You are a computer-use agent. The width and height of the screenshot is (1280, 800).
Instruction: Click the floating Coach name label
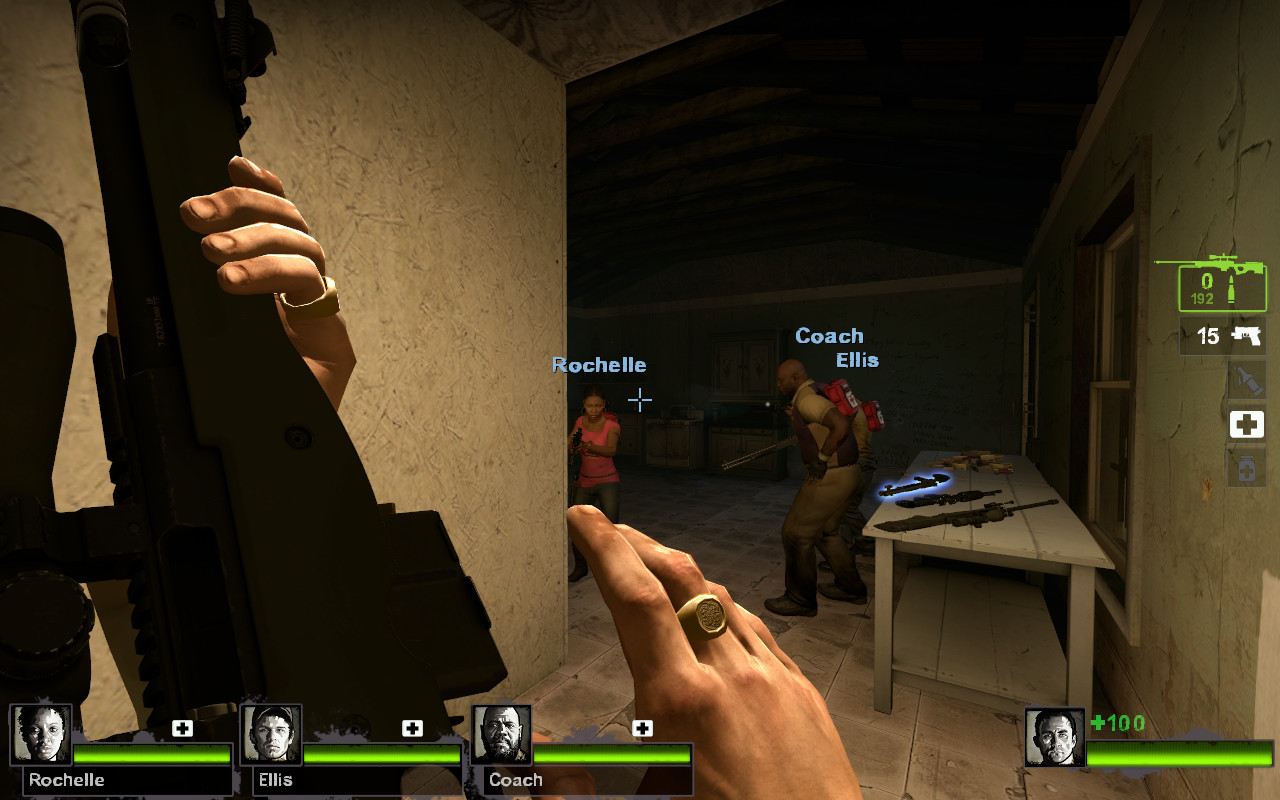(830, 336)
